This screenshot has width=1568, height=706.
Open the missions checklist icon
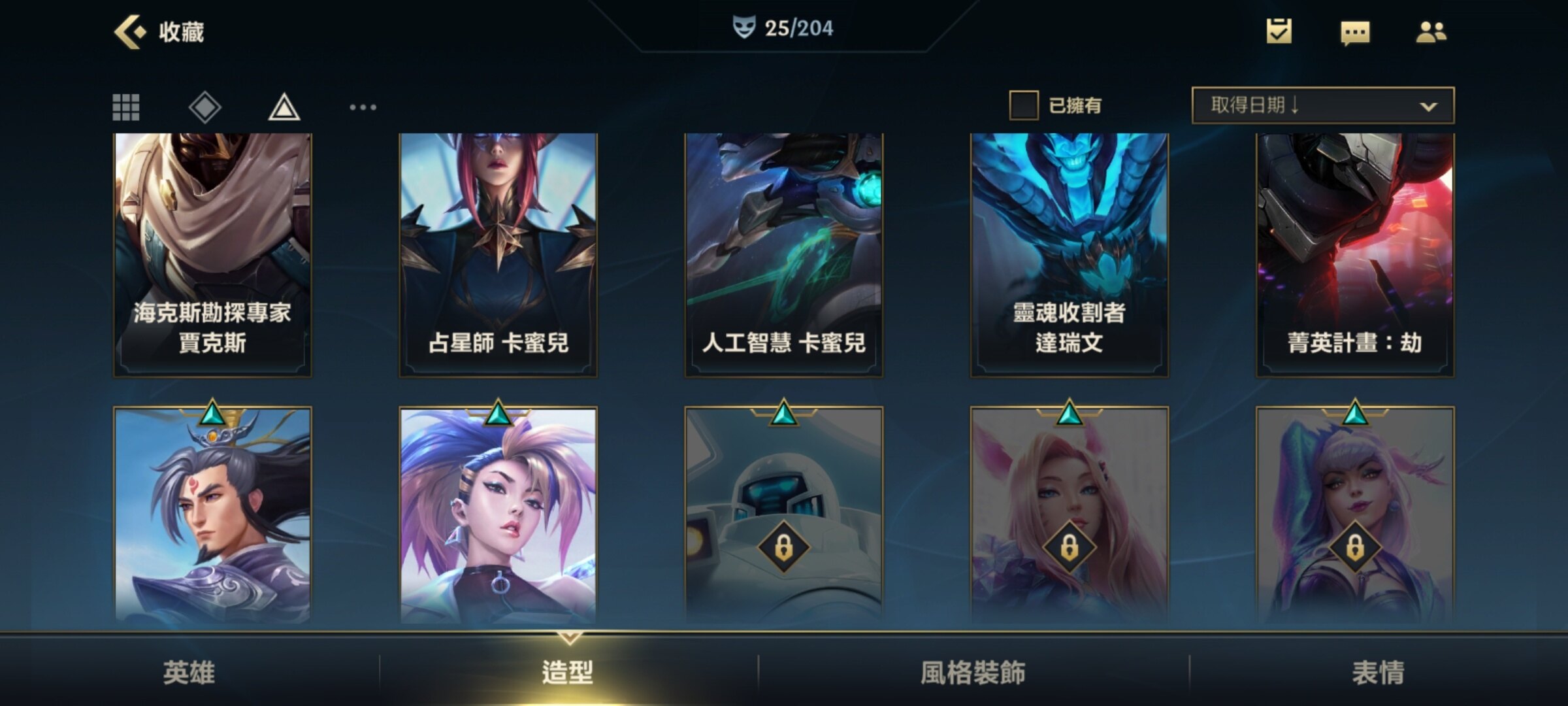coord(1279,31)
